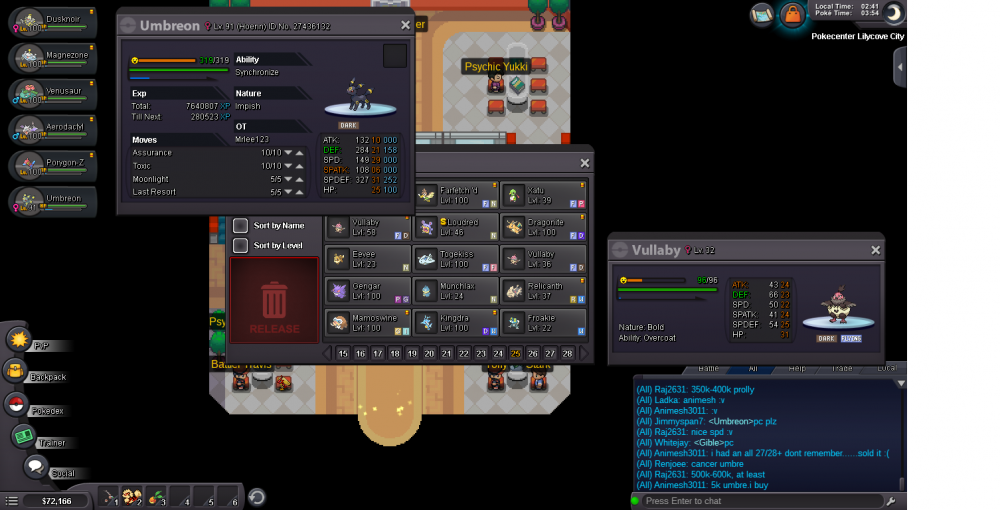1000x510 pixels.
Task: Click the red Release trash button
Action: coord(274,300)
